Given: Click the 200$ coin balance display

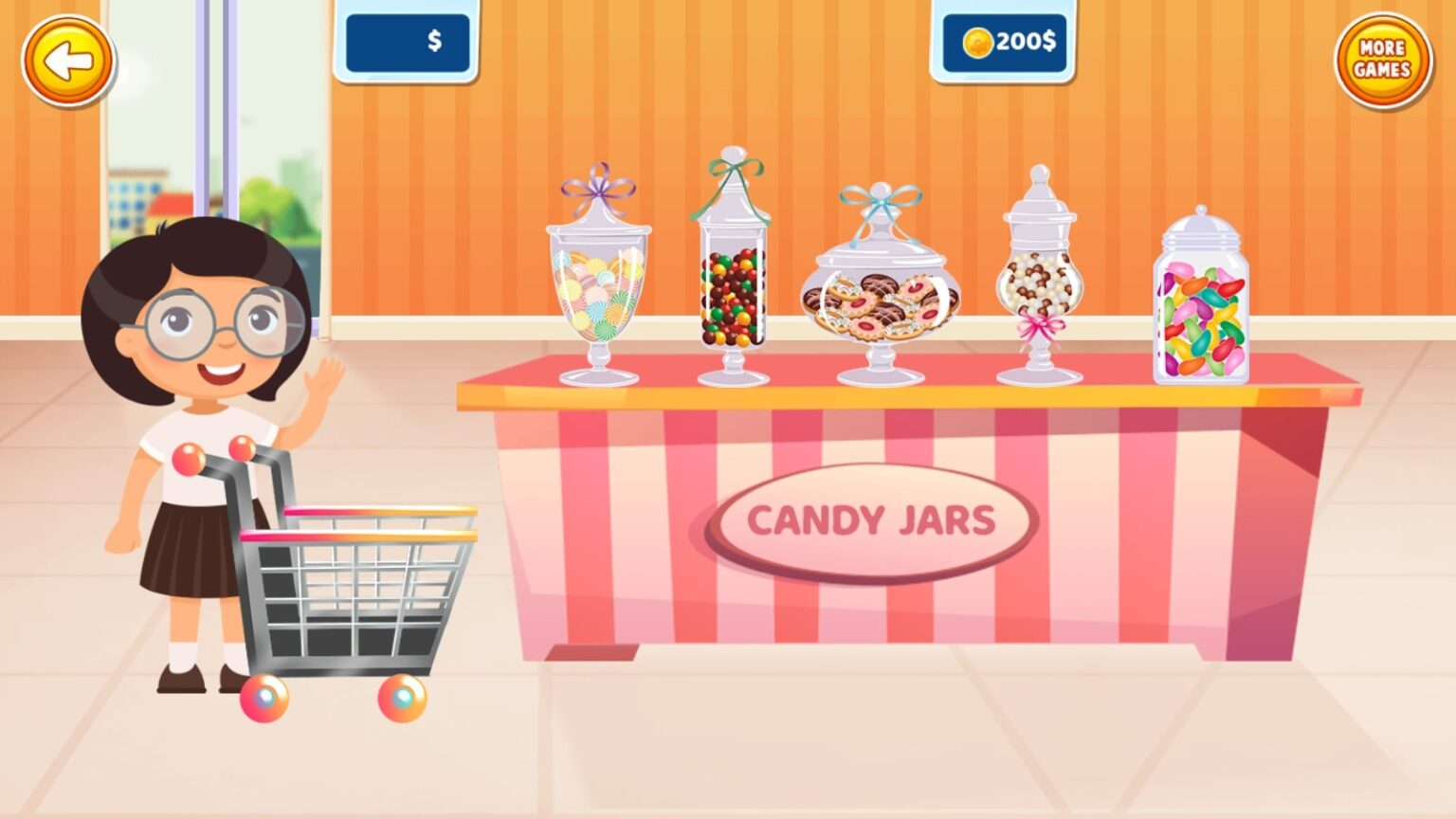Looking at the screenshot, I should coord(1005,42).
